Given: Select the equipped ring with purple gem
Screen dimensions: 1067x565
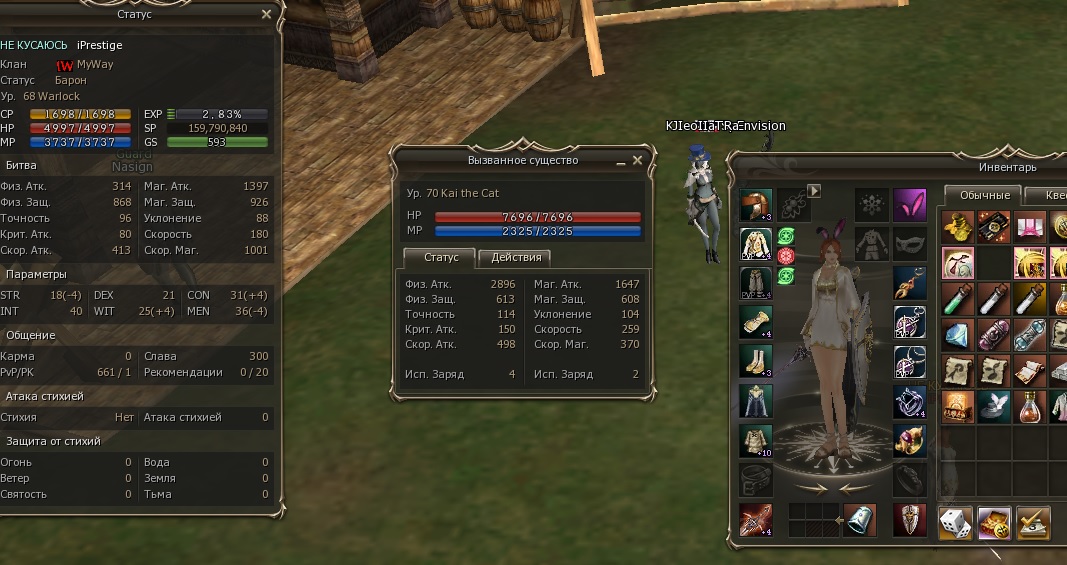Looking at the screenshot, I should [x=909, y=439].
